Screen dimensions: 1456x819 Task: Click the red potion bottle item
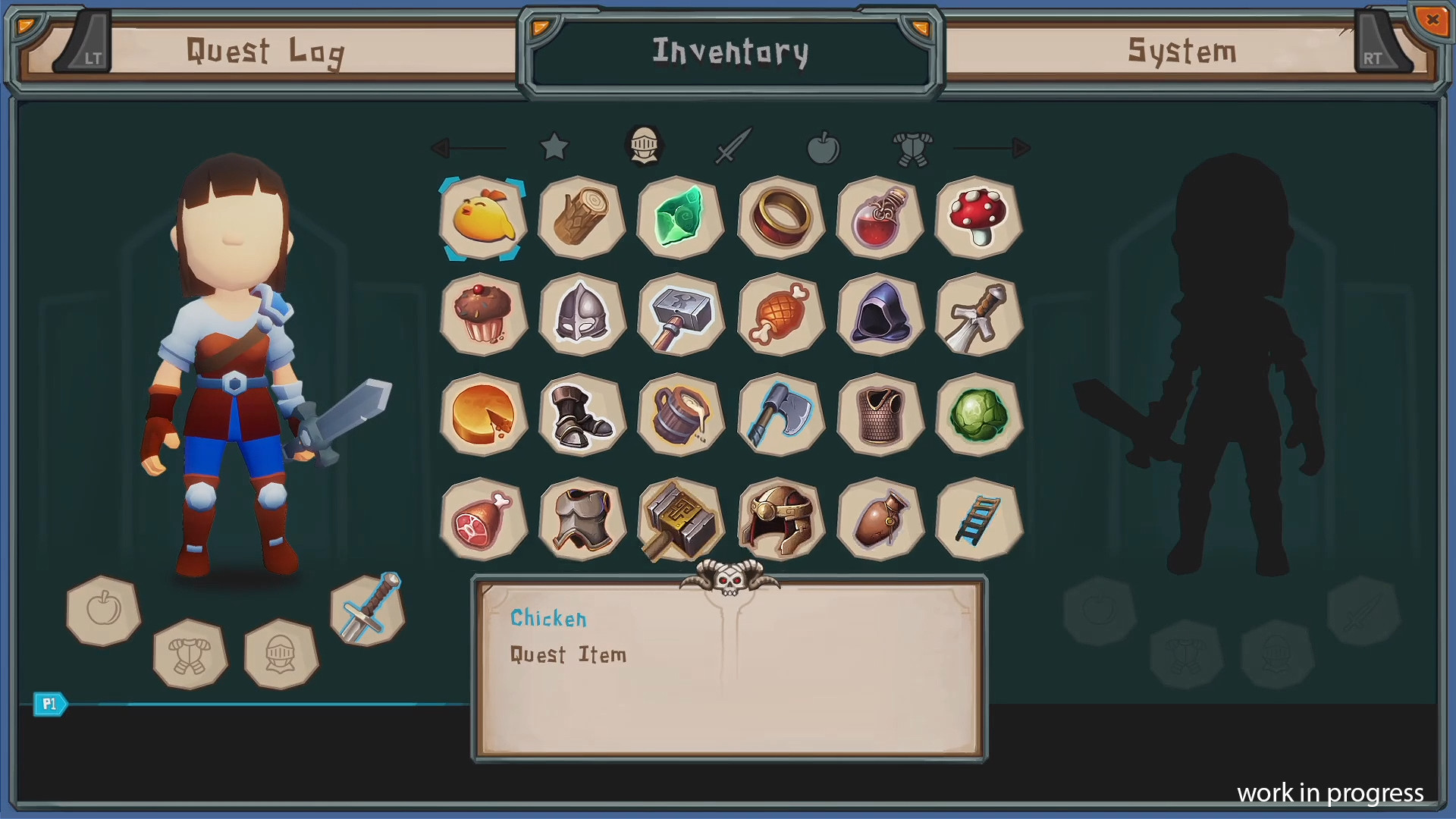point(879,219)
